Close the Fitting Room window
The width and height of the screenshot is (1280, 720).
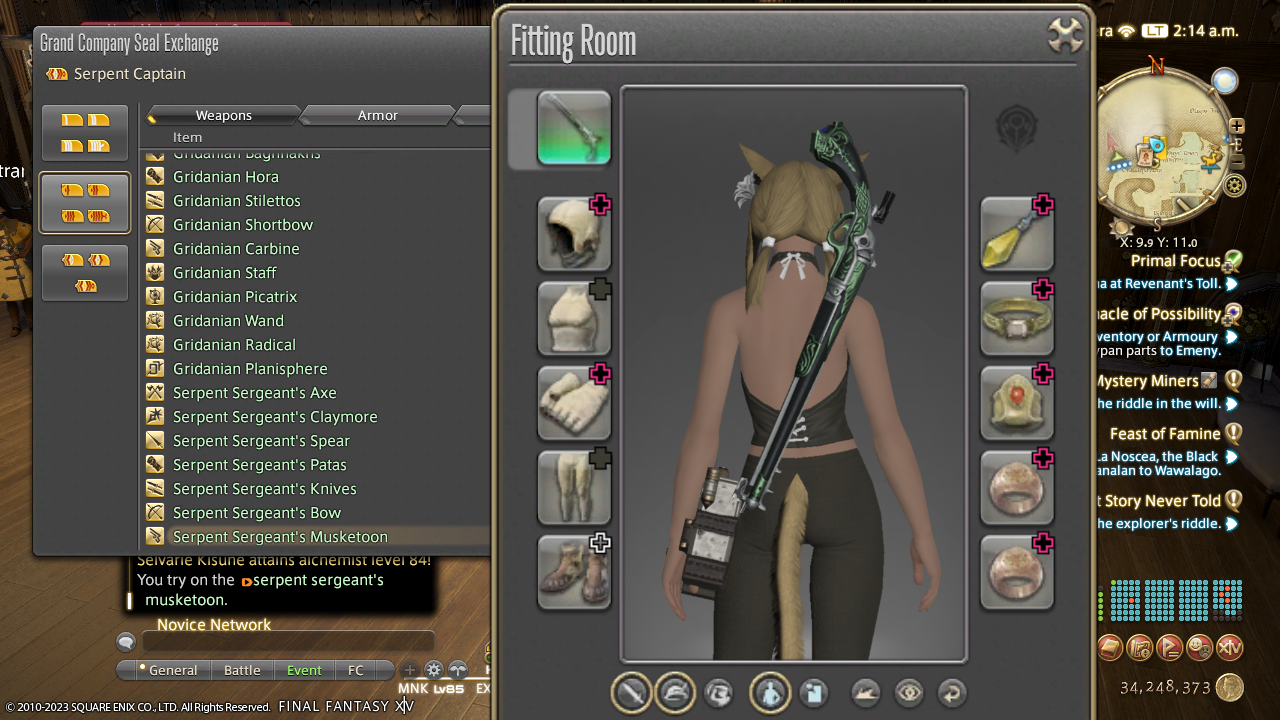[x=1066, y=36]
